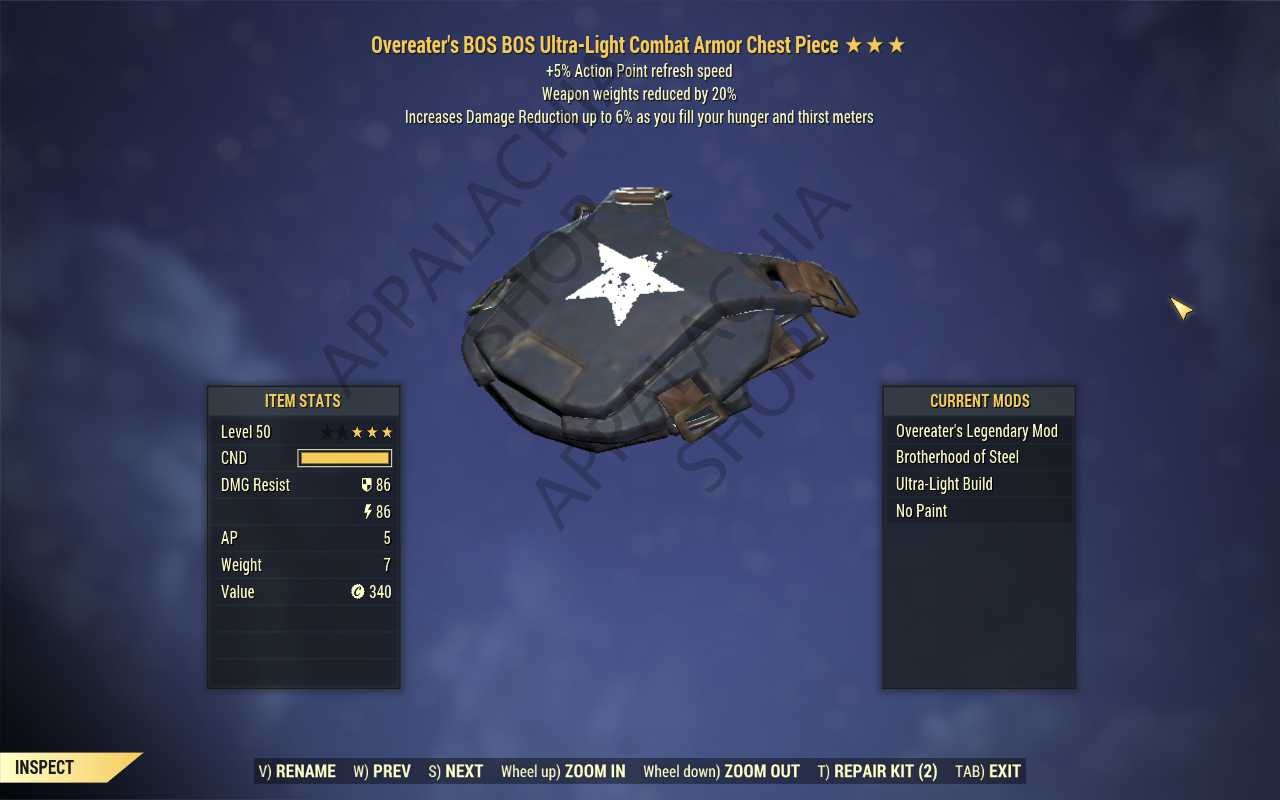Show the next item with Next
The height and width of the screenshot is (800, 1280).
click(455, 771)
